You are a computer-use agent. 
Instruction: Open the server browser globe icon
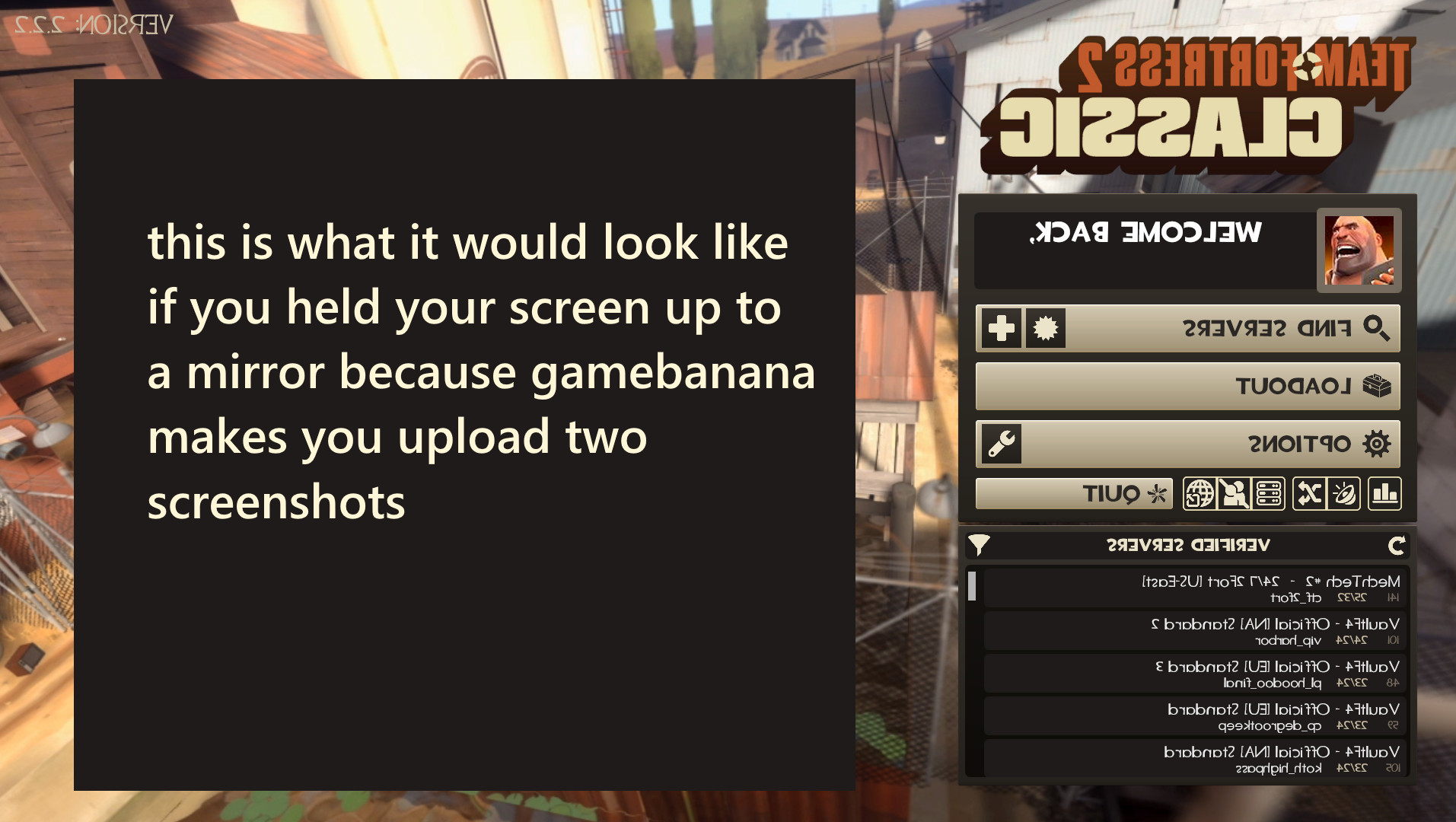pyautogui.click(x=1200, y=492)
